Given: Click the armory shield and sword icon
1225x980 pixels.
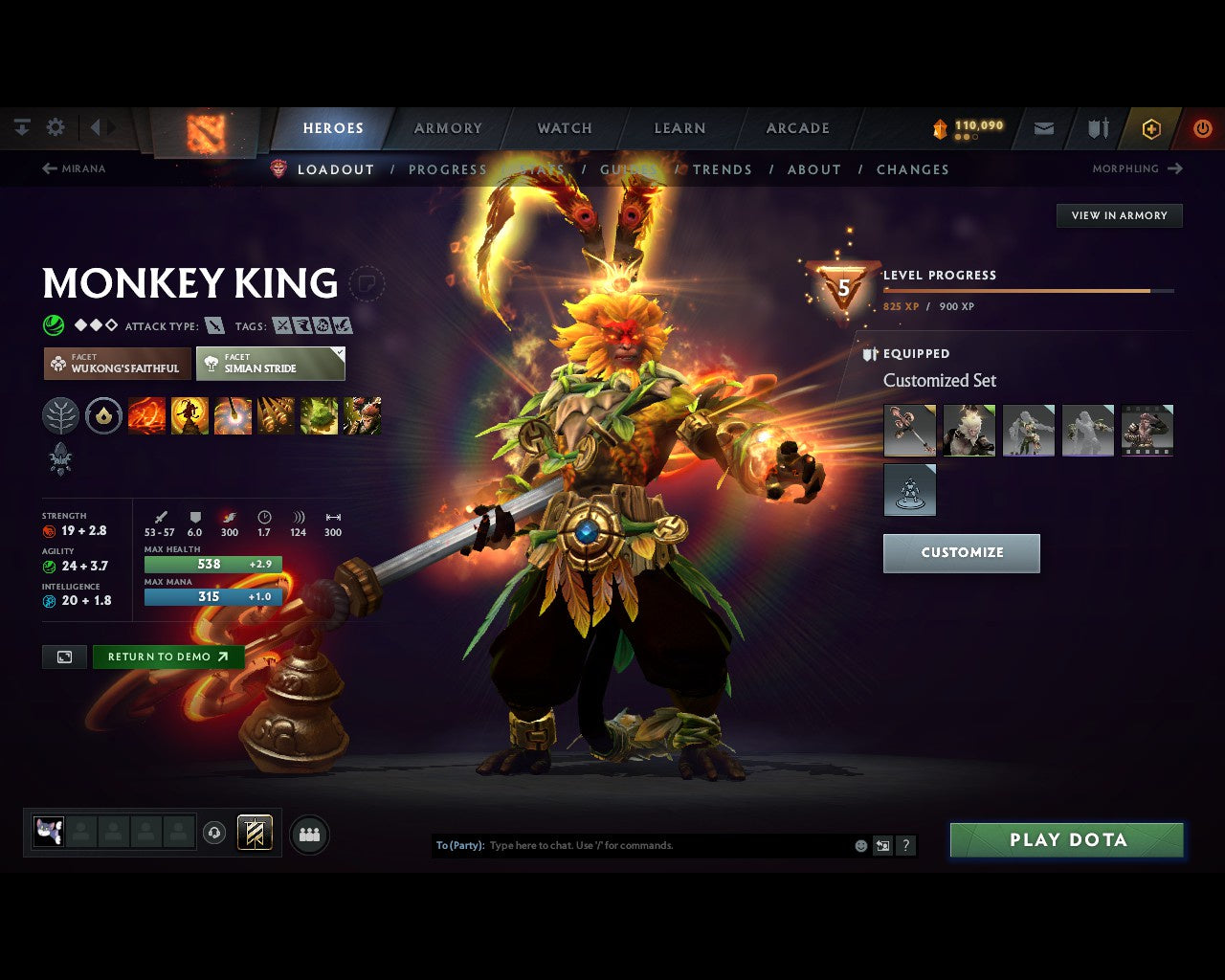Looking at the screenshot, I should tap(1097, 127).
